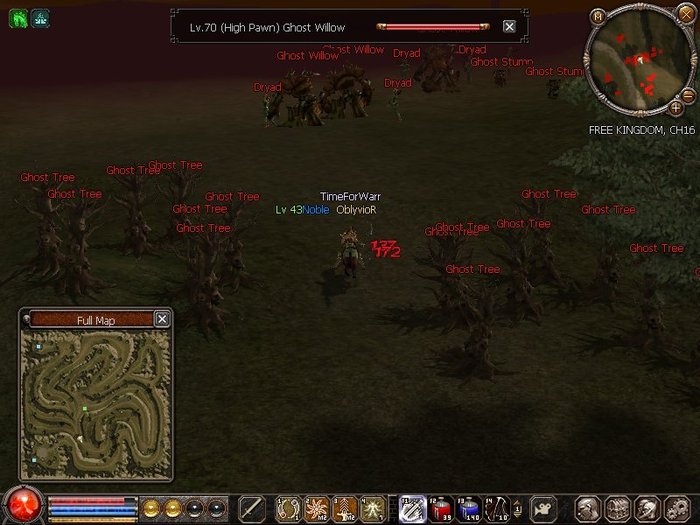Screen dimensions: 700x525
Task: Close the Full Map panel
Action: (162, 319)
